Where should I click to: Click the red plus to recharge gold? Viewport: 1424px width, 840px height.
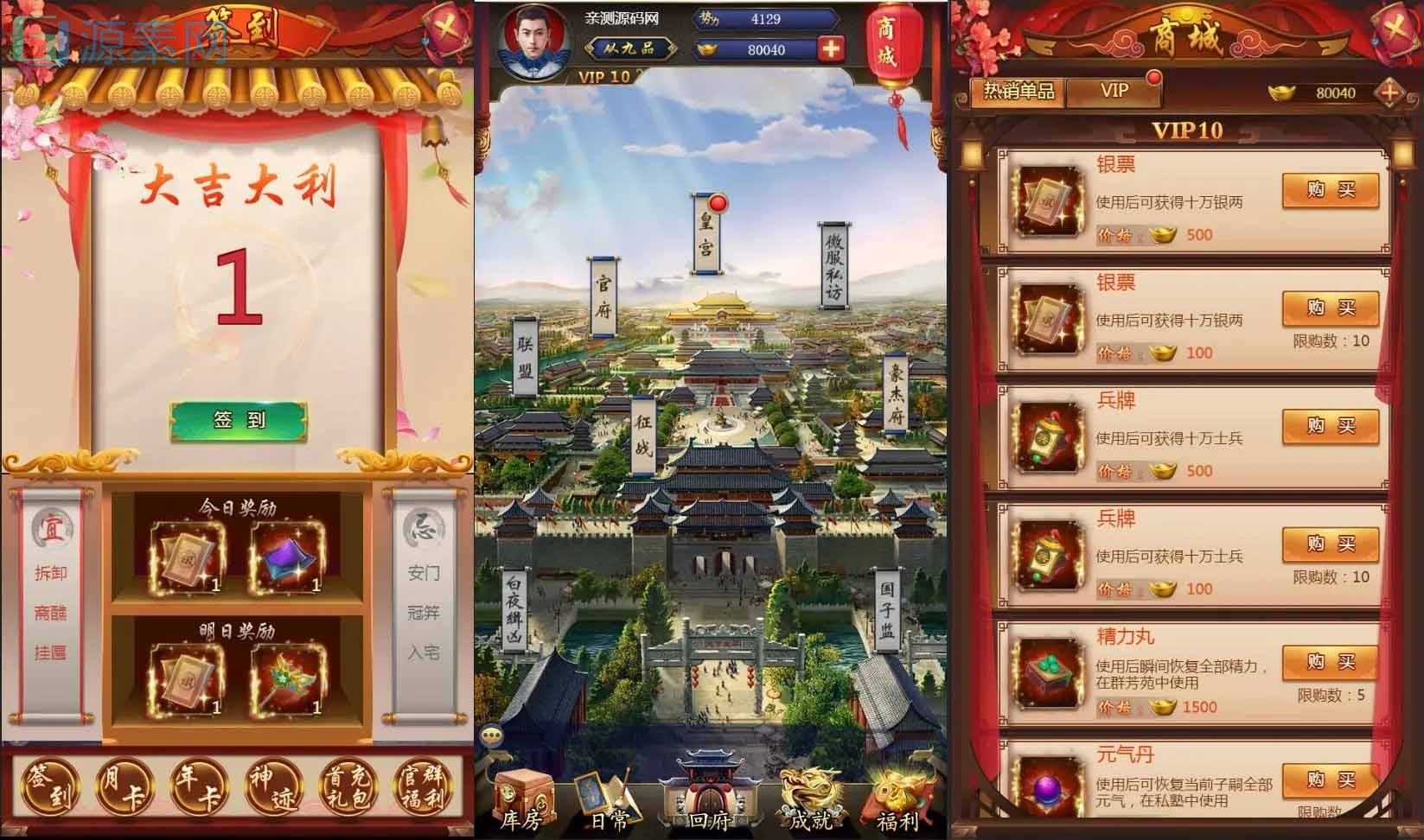click(831, 50)
